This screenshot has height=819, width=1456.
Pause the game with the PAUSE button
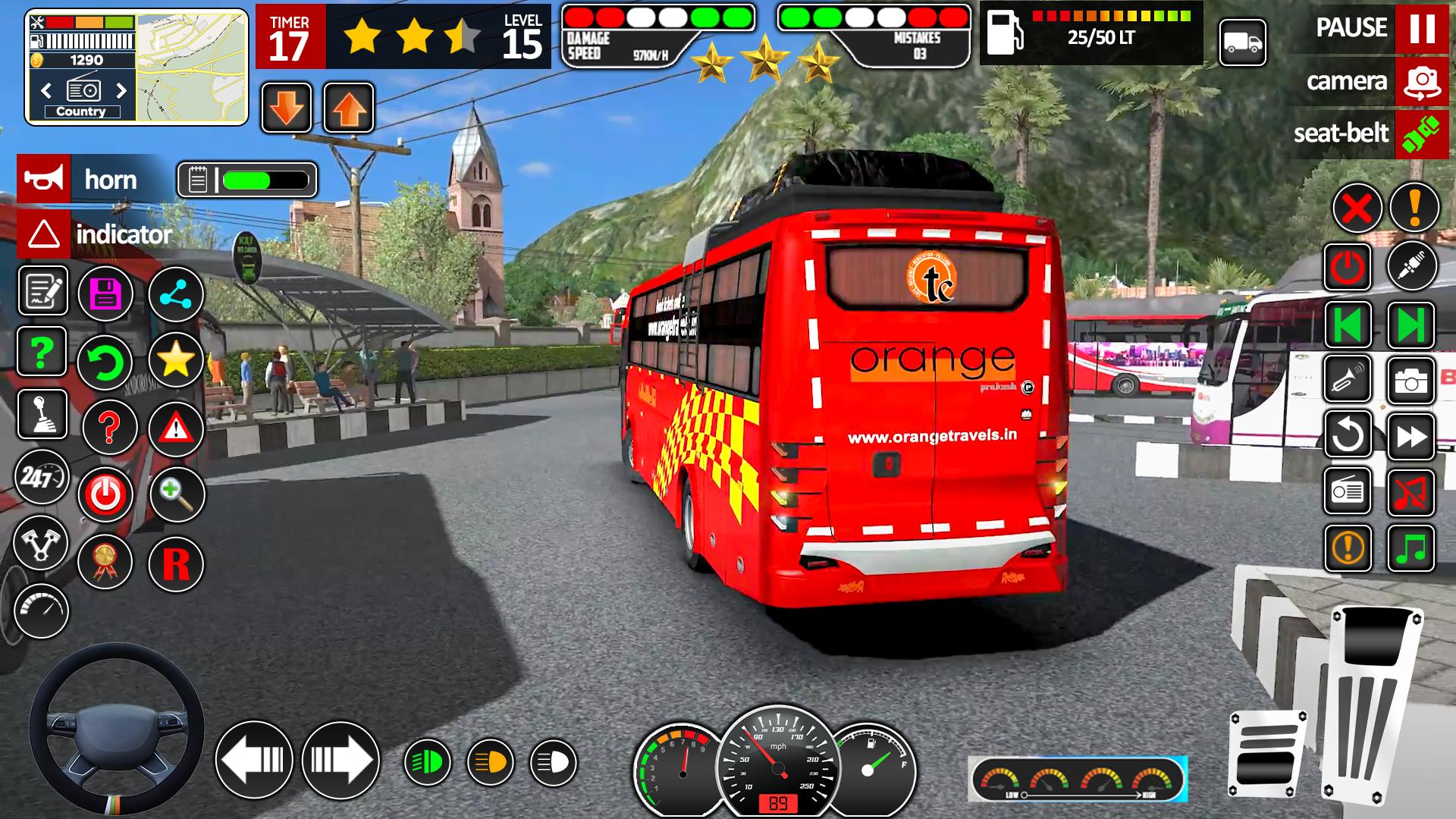(1421, 29)
